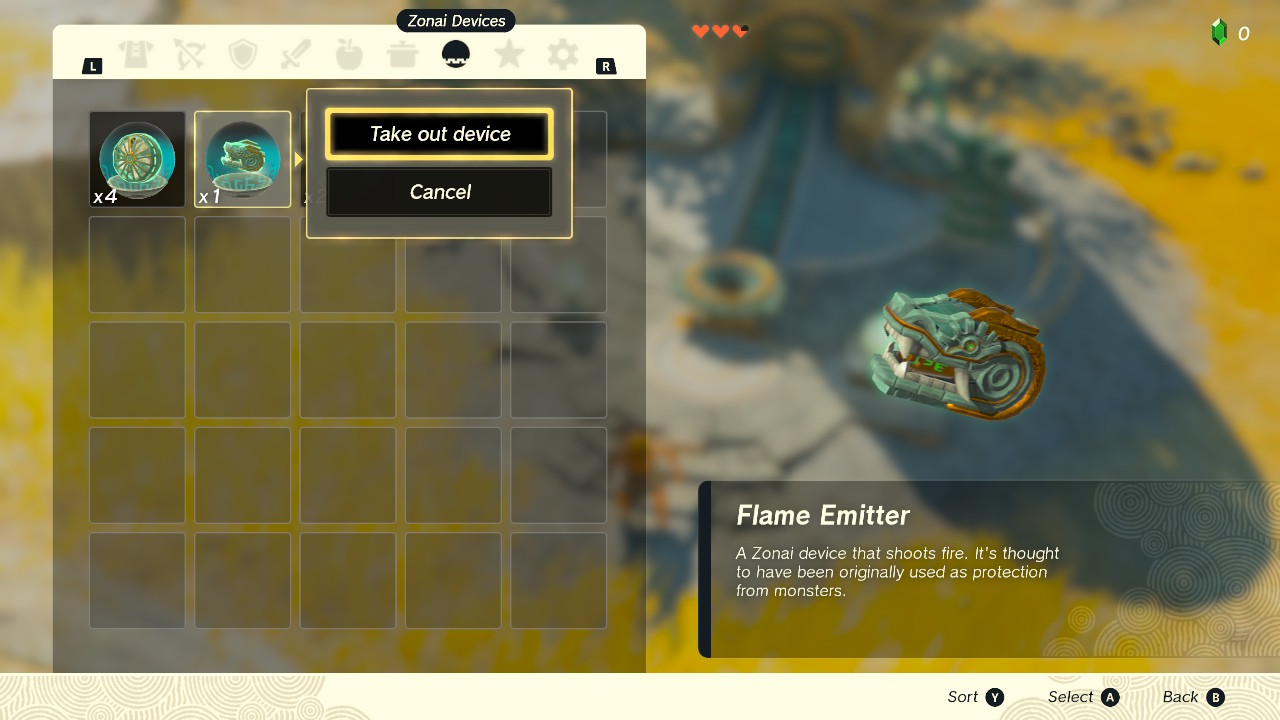The width and height of the screenshot is (1280, 720).
Task: Select the apple food tab icon
Action: pyautogui.click(x=349, y=53)
